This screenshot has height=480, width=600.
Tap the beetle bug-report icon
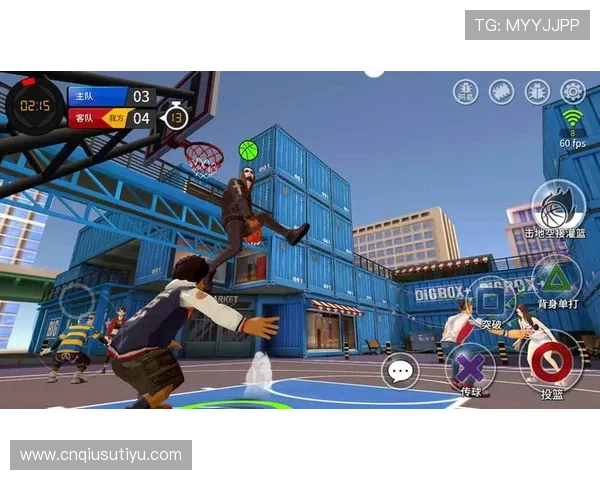coord(537,91)
